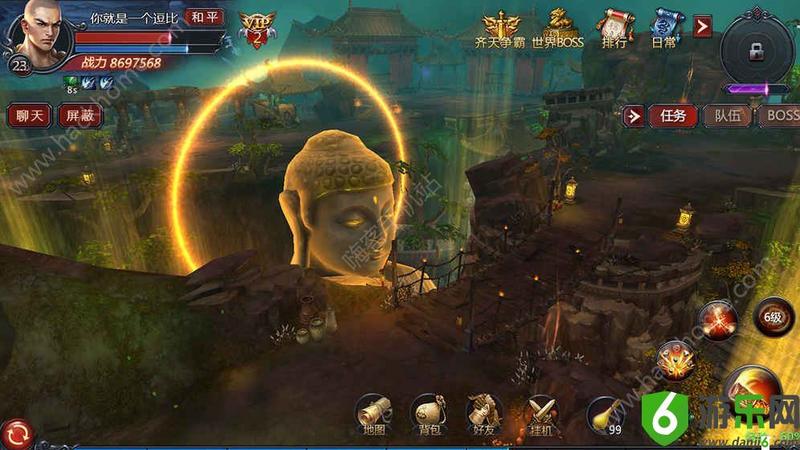Switch to the 队伍 team tab
The height and width of the screenshot is (450, 800).
coord(728,116)
